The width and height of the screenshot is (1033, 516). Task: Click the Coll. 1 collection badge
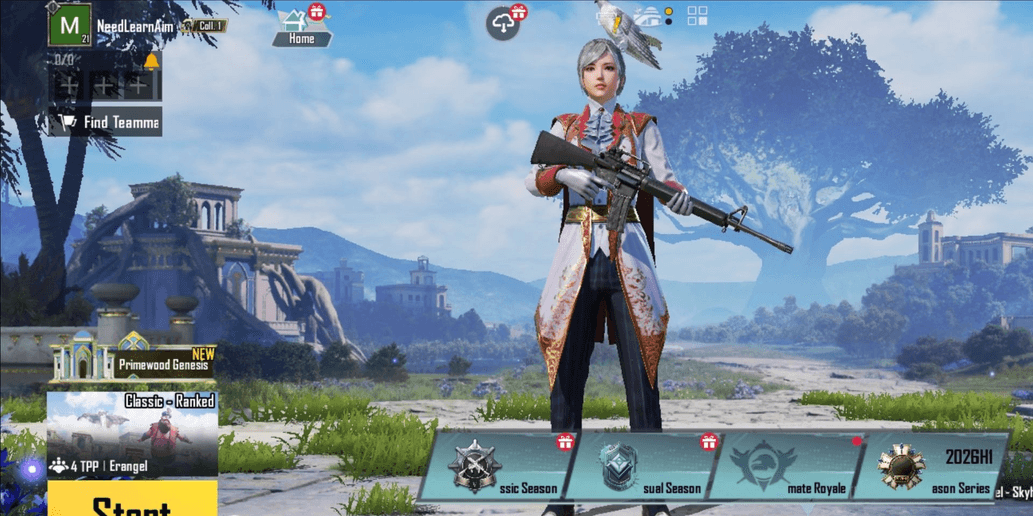206,26
